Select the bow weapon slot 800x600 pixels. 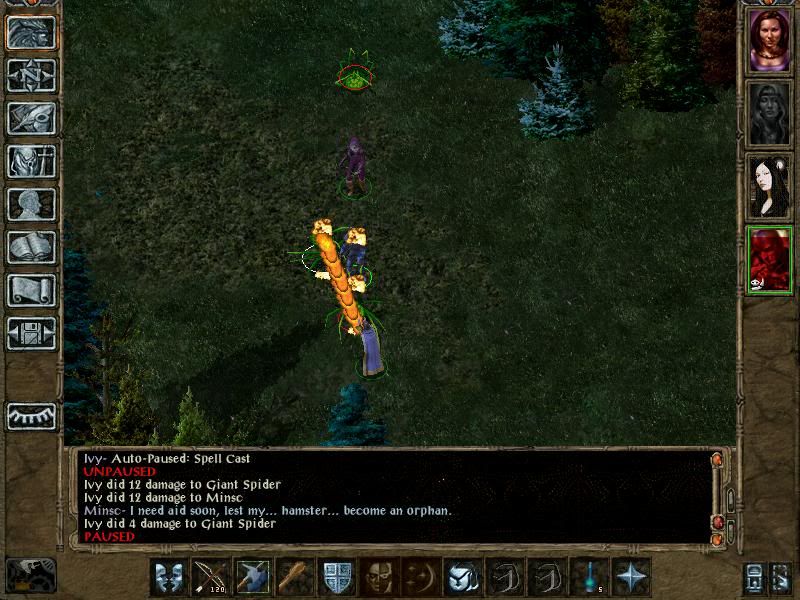pos(211,577)
